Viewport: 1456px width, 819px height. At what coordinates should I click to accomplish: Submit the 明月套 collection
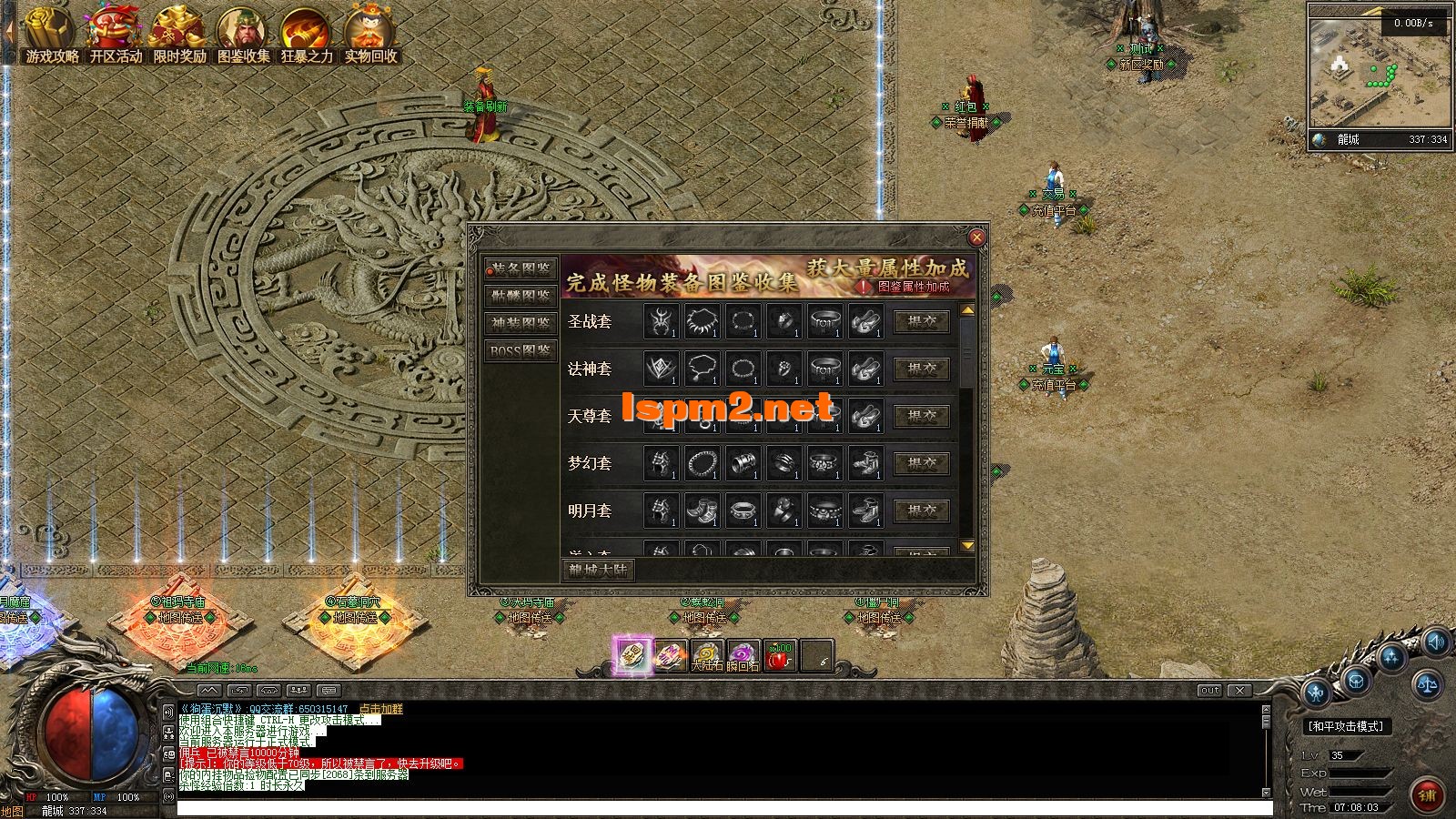click(922, 511)
